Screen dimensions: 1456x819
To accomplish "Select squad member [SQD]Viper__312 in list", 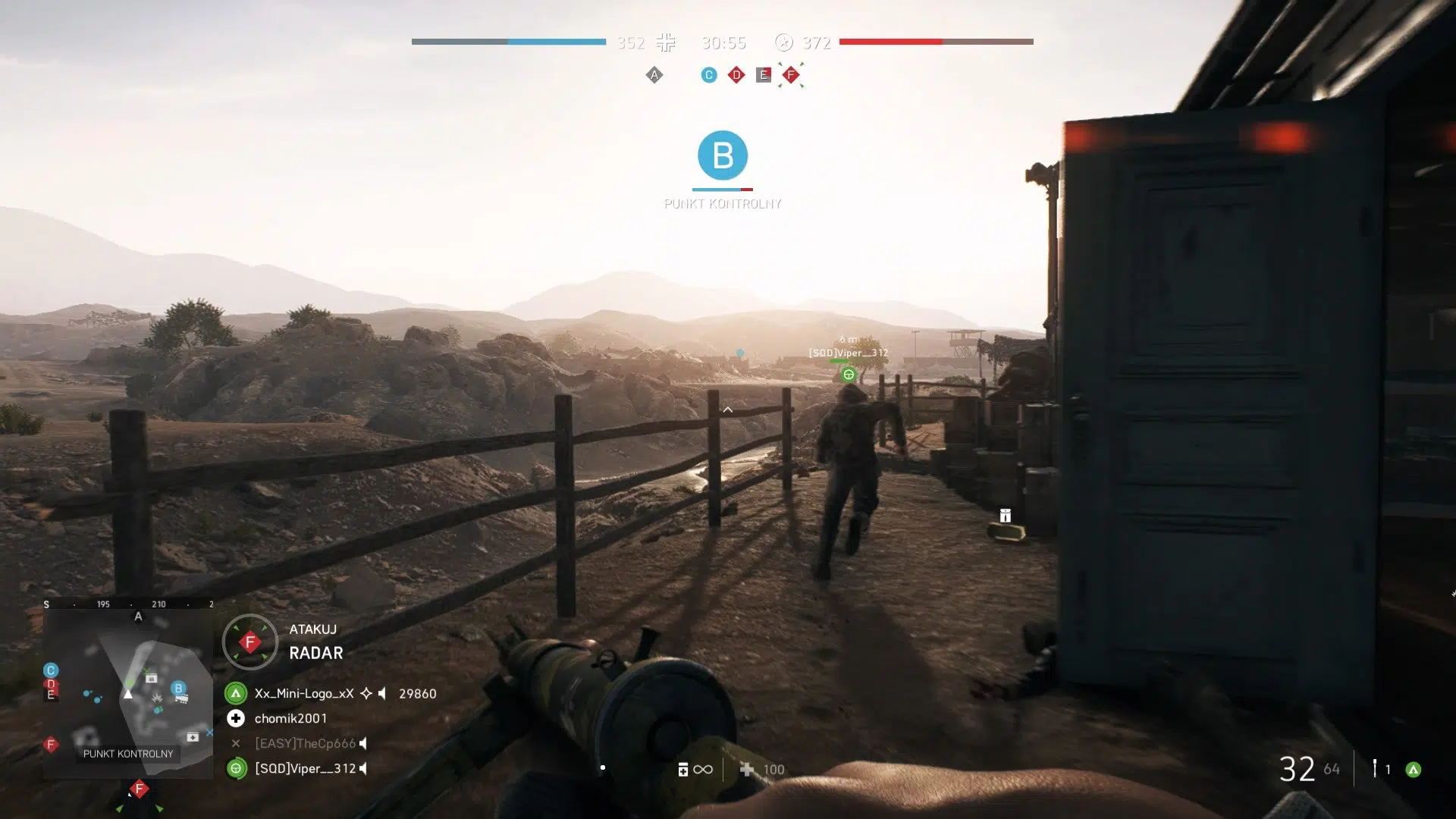I will point(305,768).
